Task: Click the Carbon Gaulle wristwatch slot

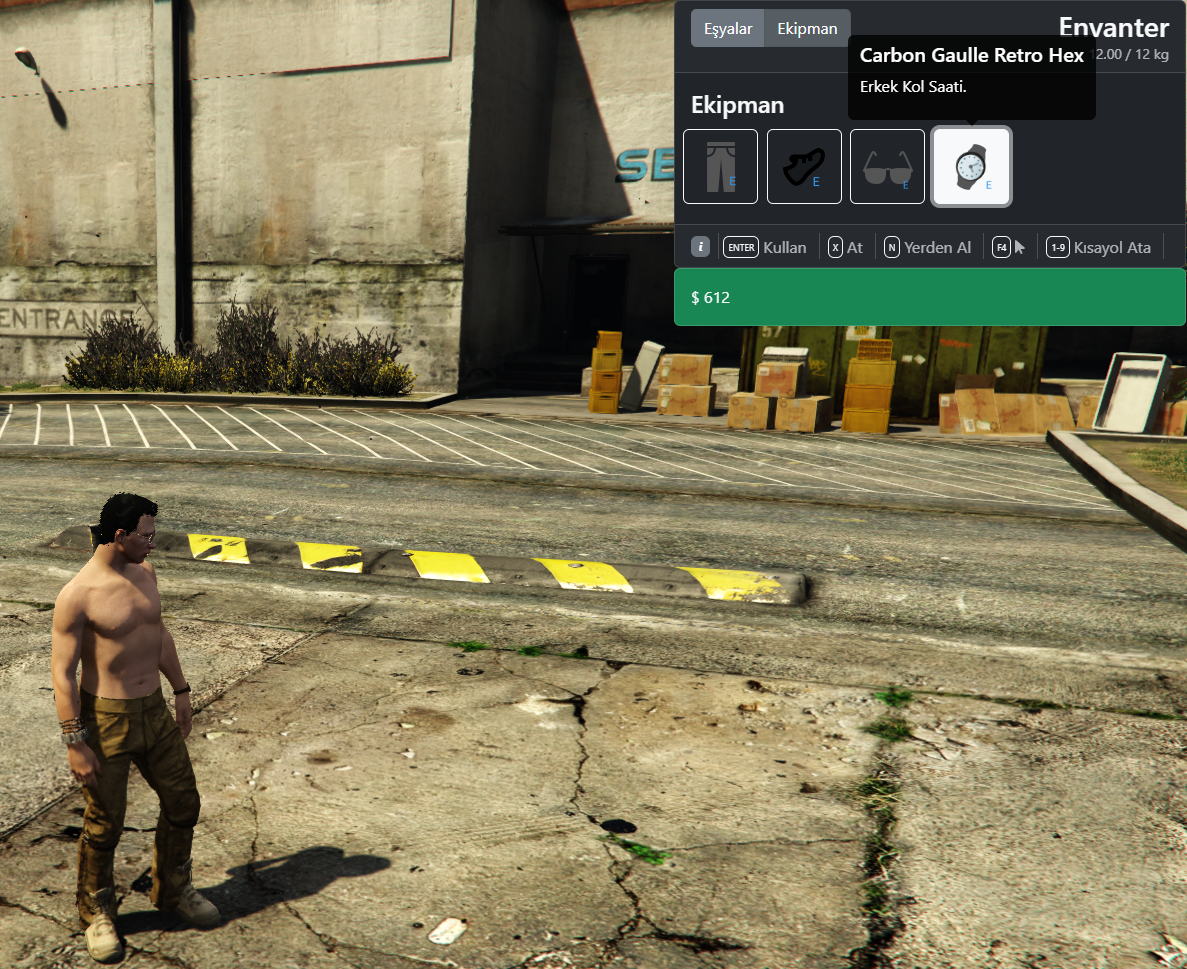Action: click(971, 167)
